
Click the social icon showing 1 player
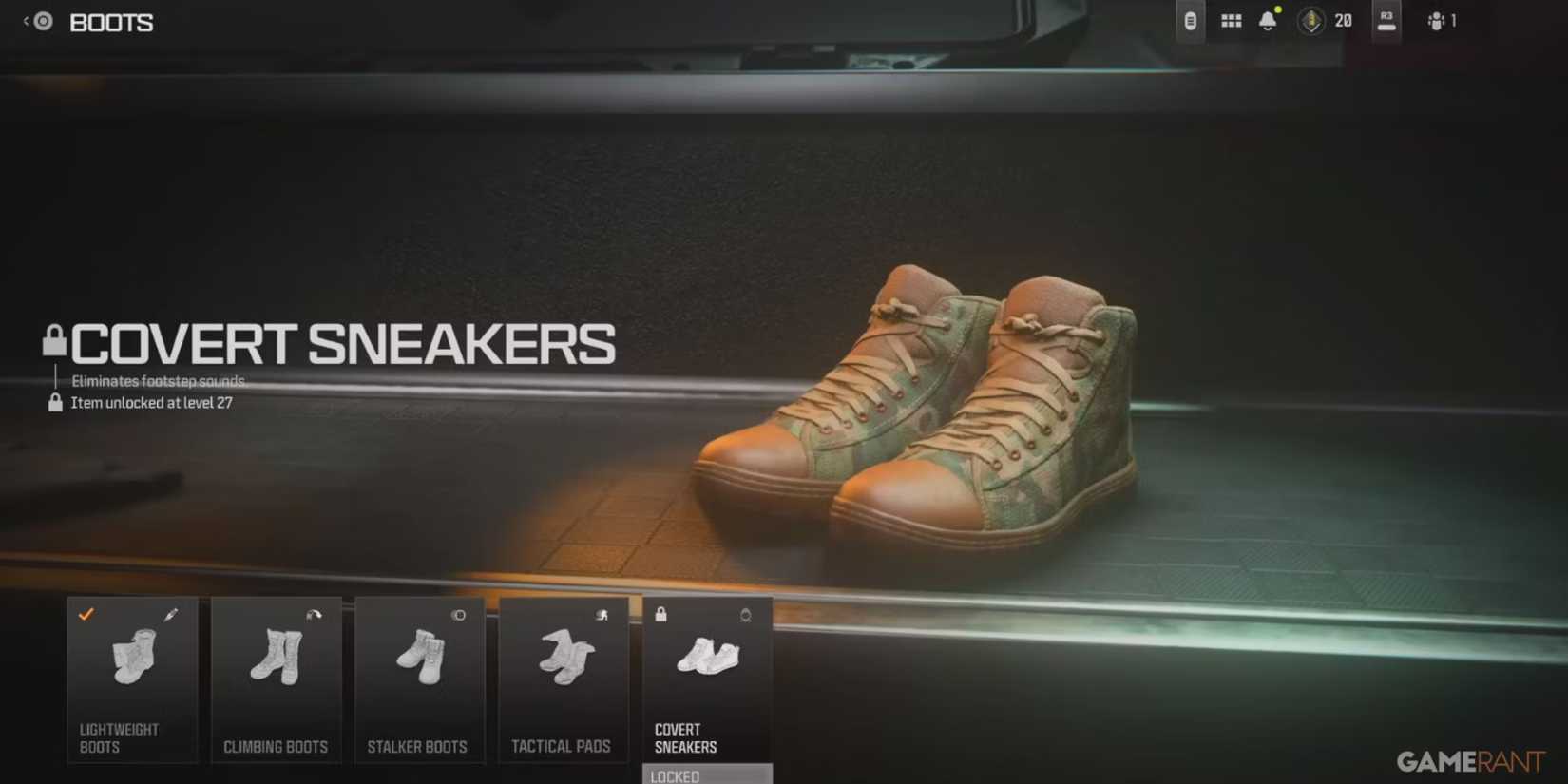(1435, 20)
